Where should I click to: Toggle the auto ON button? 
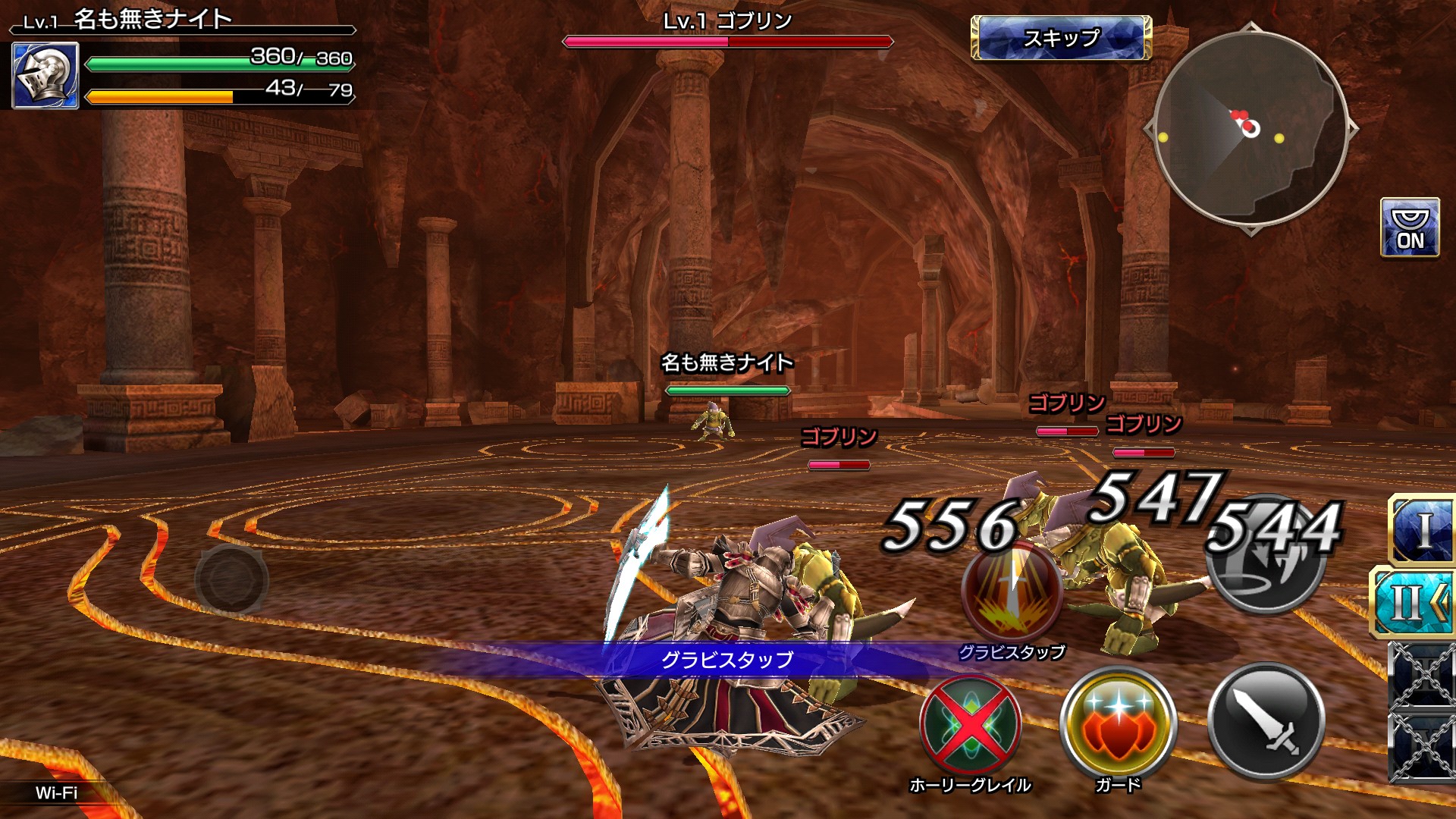[1410, 228]
